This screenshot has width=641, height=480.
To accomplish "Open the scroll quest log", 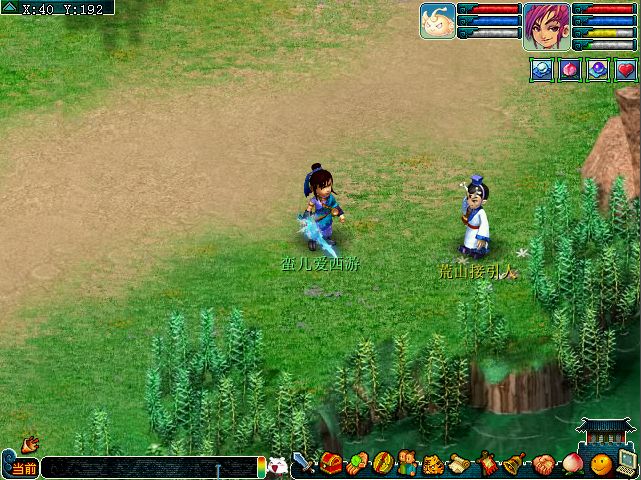I will pos(460,464).
